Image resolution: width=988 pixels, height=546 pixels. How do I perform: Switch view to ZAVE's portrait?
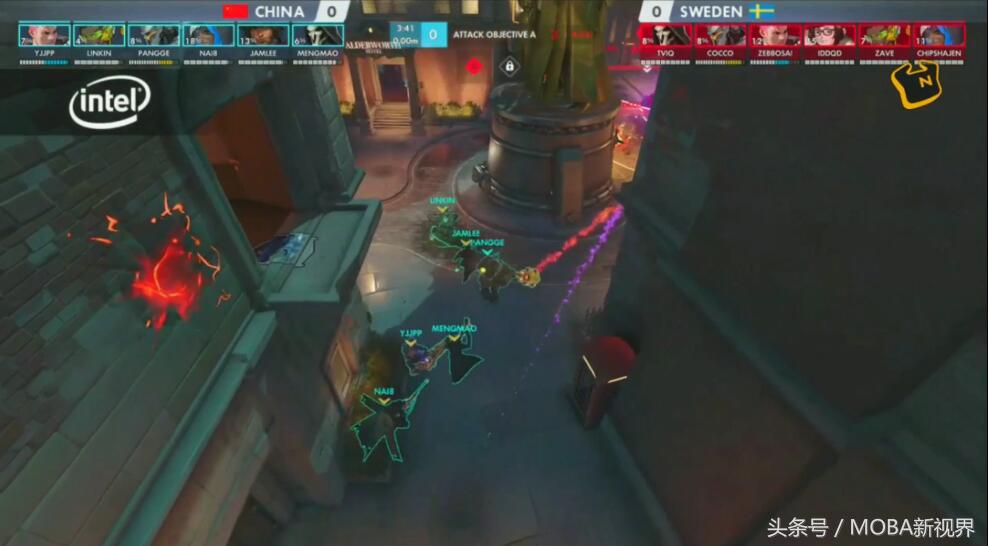coord(885,36)
